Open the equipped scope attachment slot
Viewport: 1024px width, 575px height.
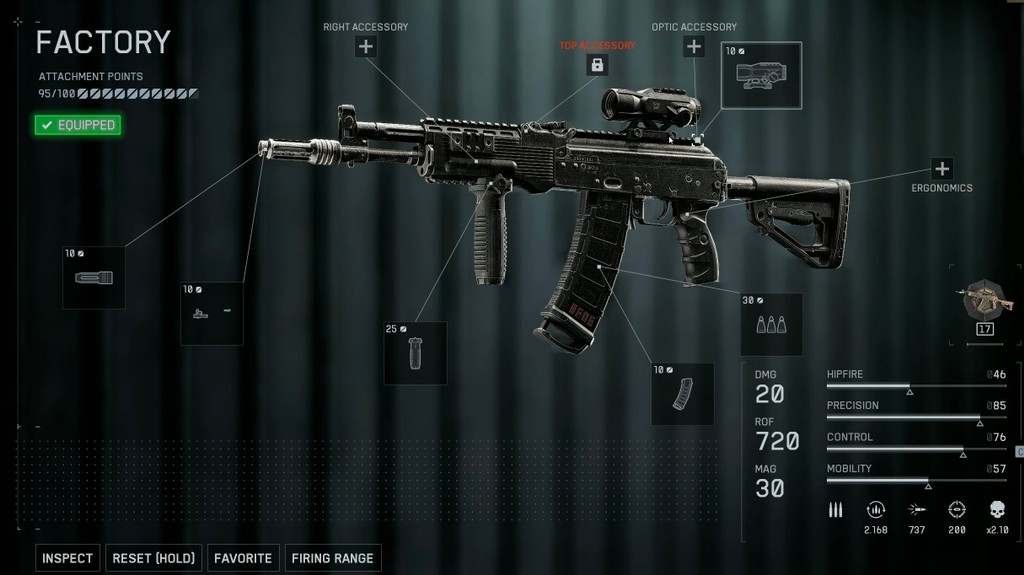pos(762,76)
